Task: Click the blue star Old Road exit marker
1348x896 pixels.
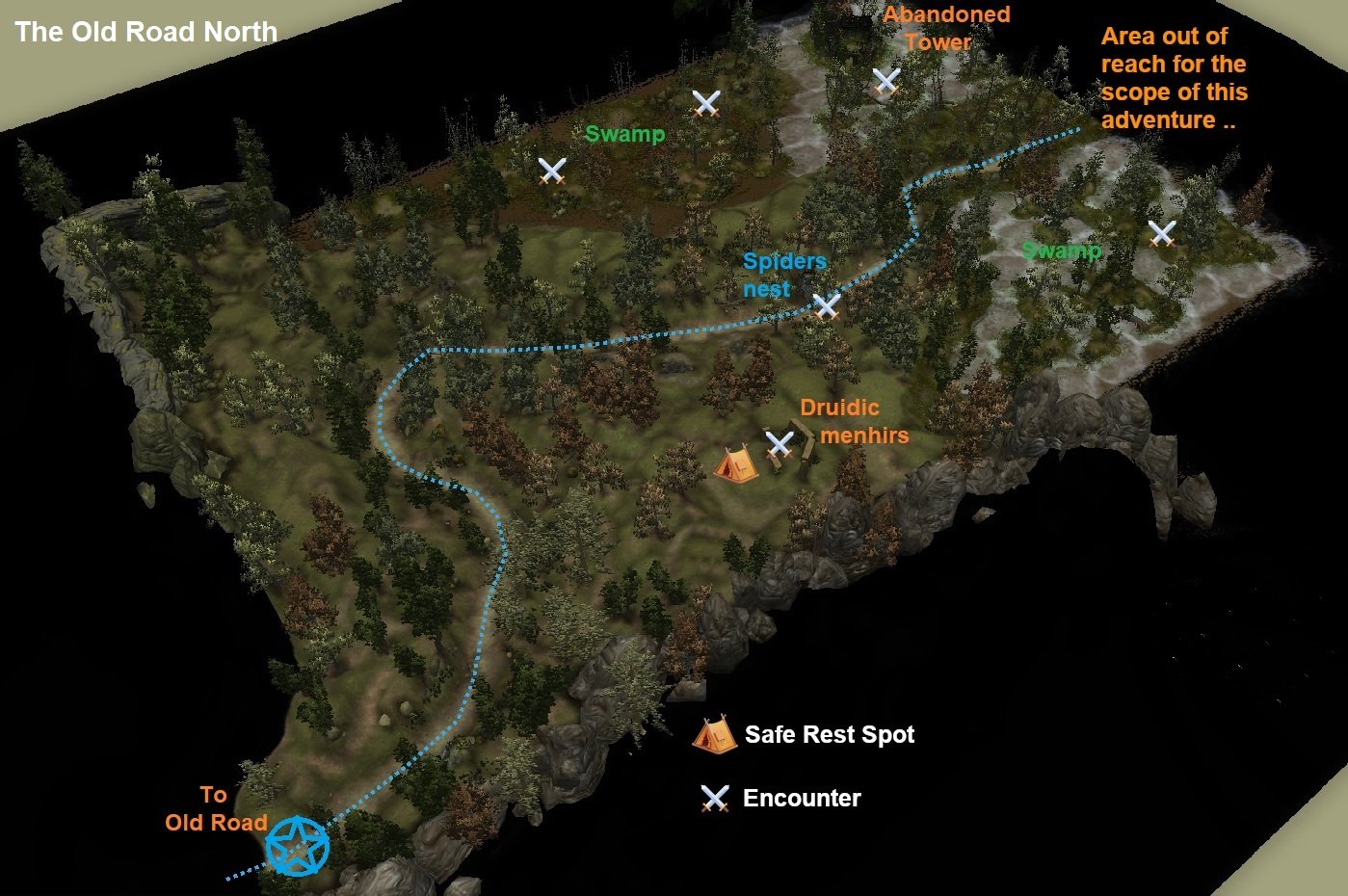Action: point(298,847)
